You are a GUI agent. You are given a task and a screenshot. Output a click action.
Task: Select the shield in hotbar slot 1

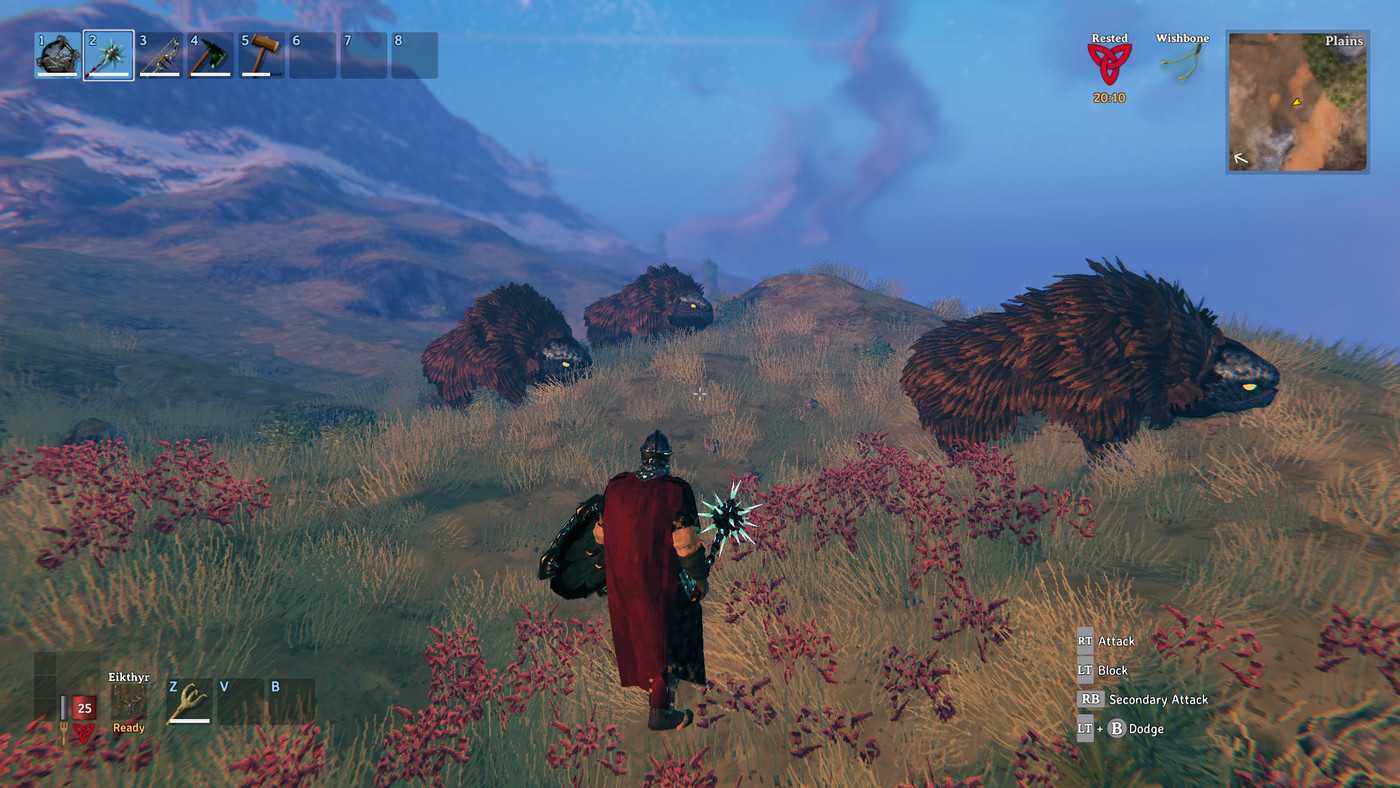pyautogui.click(x=58, y=56)
